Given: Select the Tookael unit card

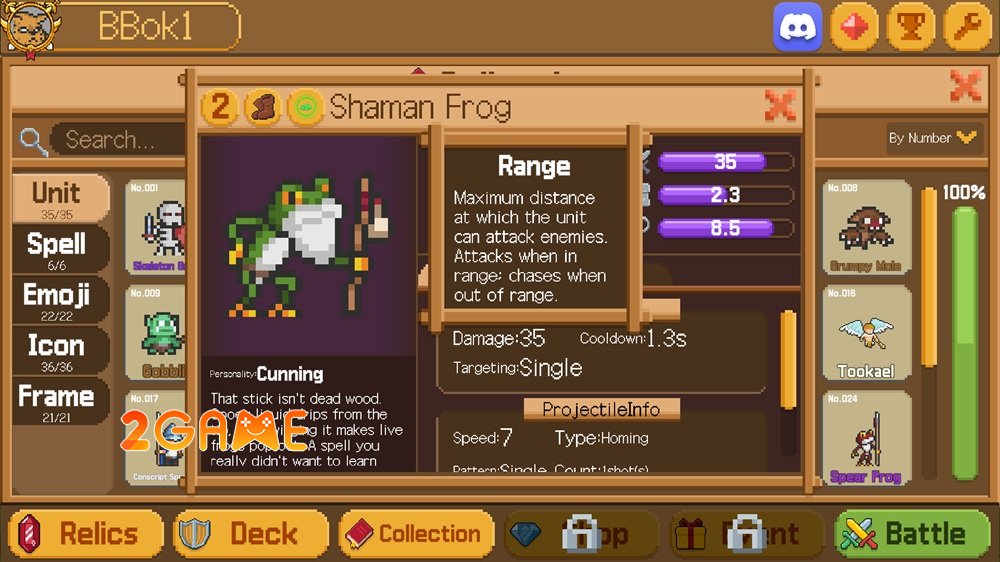Looking at the screenshot, I should [x=866, y=334].
